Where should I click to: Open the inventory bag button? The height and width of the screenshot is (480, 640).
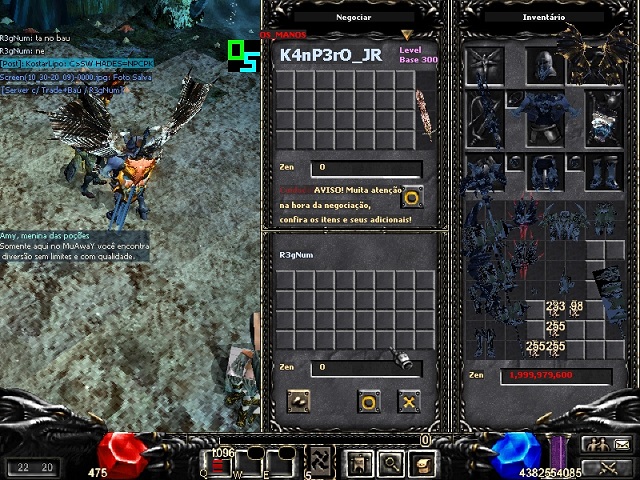pos(423,463)
